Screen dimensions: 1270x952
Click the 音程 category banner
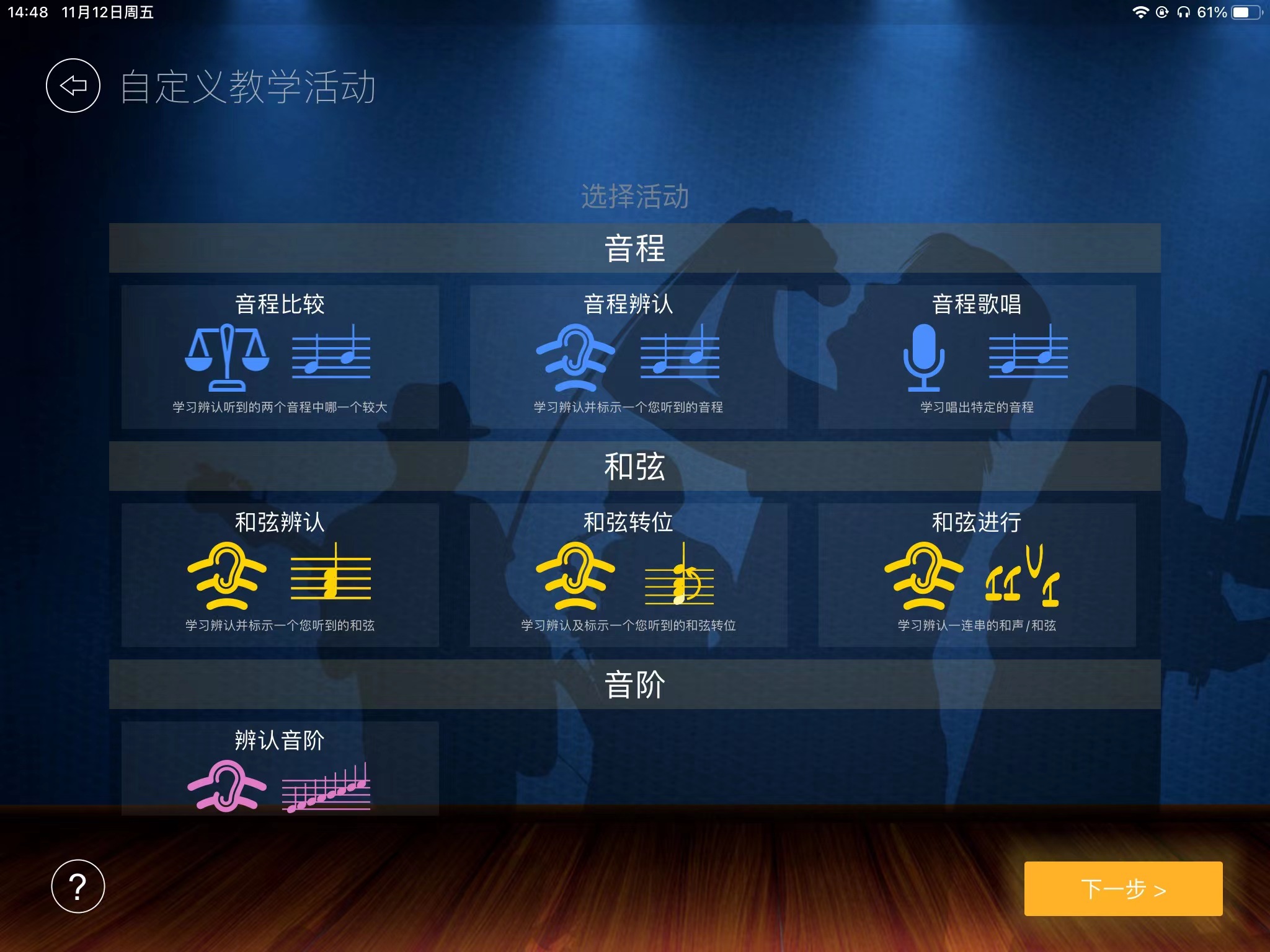point(635,248)
